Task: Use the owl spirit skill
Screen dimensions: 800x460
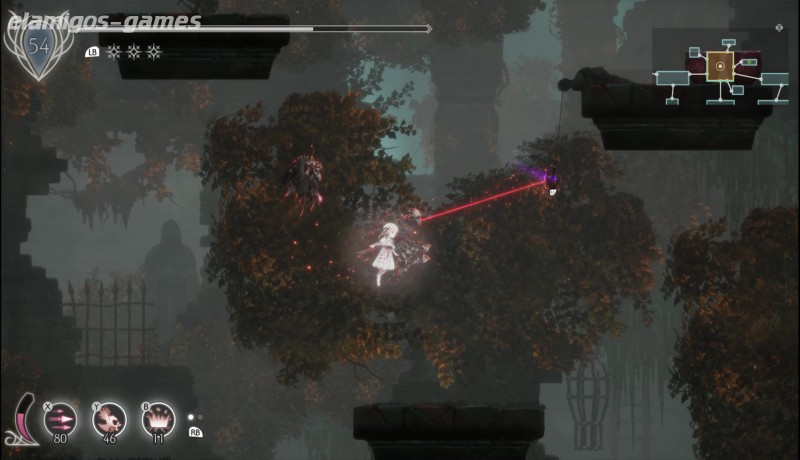Action: pyautogui.click(x=109, y=418)
